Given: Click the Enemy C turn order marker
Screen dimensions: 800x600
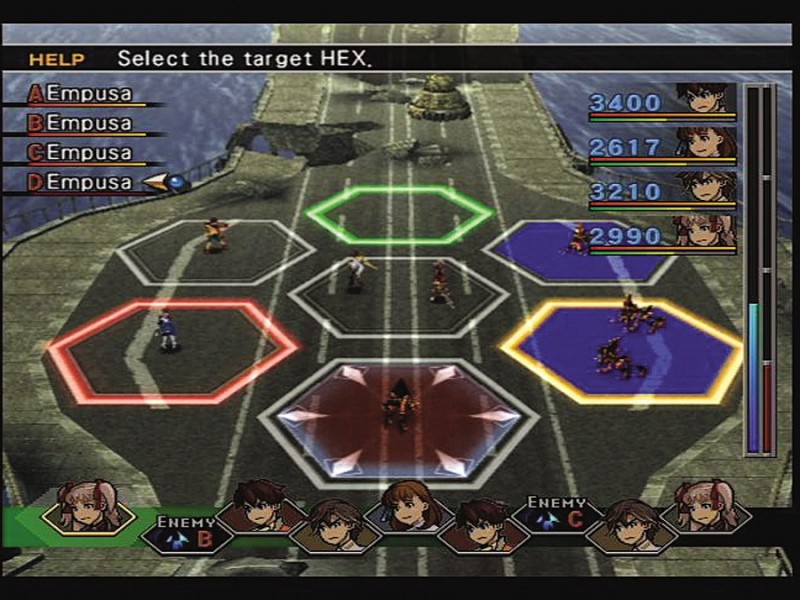Looking at the screenshot, I should tap(558, 516).
